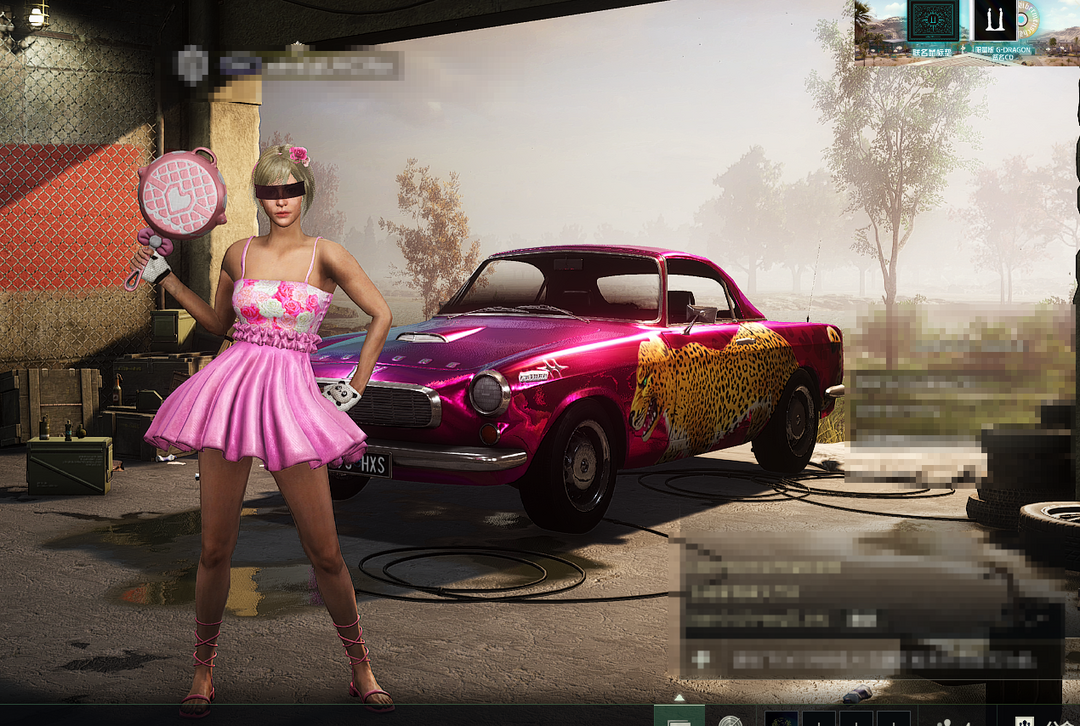Open the circular radar icon
This screenshot has width=1080, height=726.
[731, 719]
